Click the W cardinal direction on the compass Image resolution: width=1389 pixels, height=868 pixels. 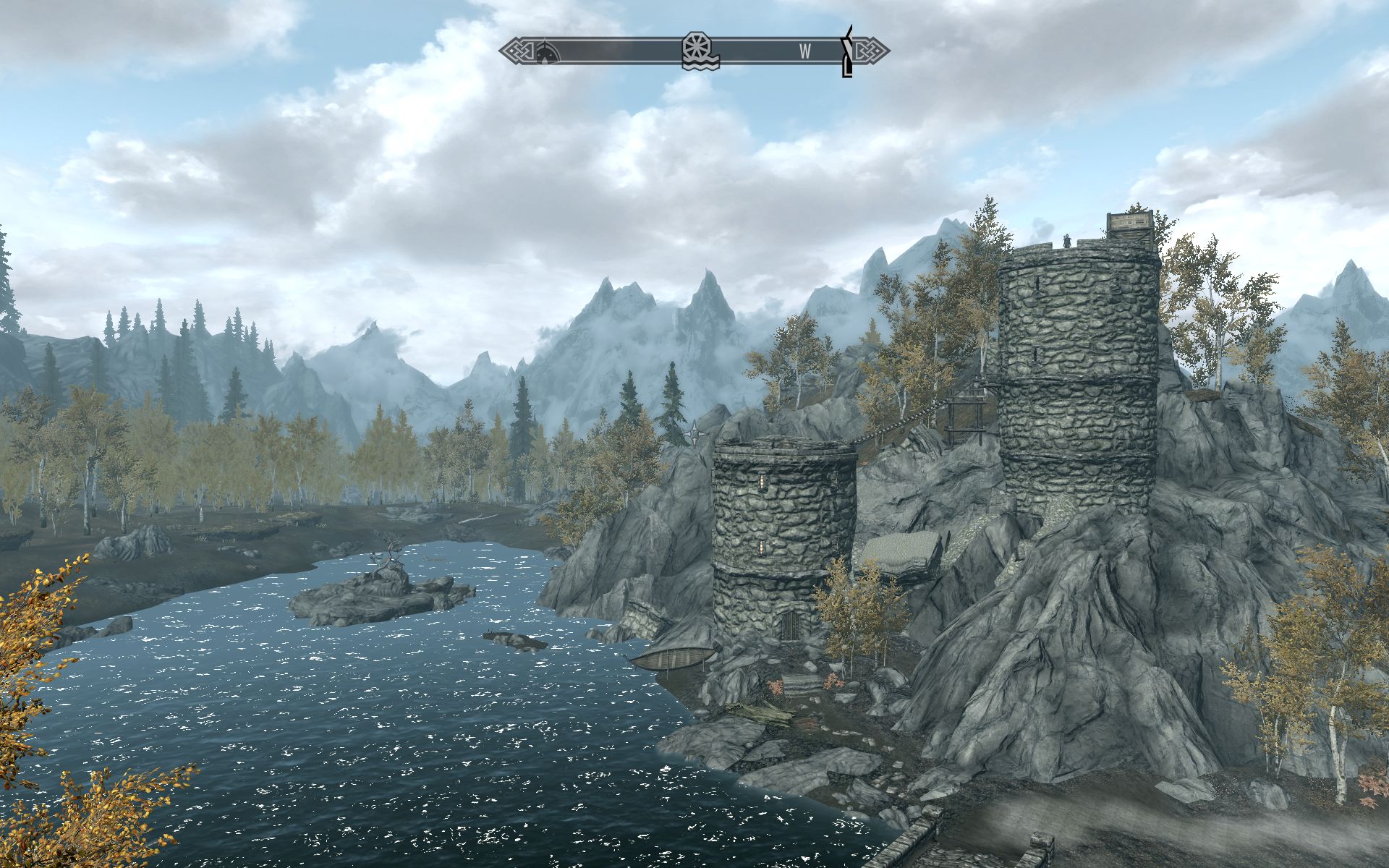[x=805, y=49]
